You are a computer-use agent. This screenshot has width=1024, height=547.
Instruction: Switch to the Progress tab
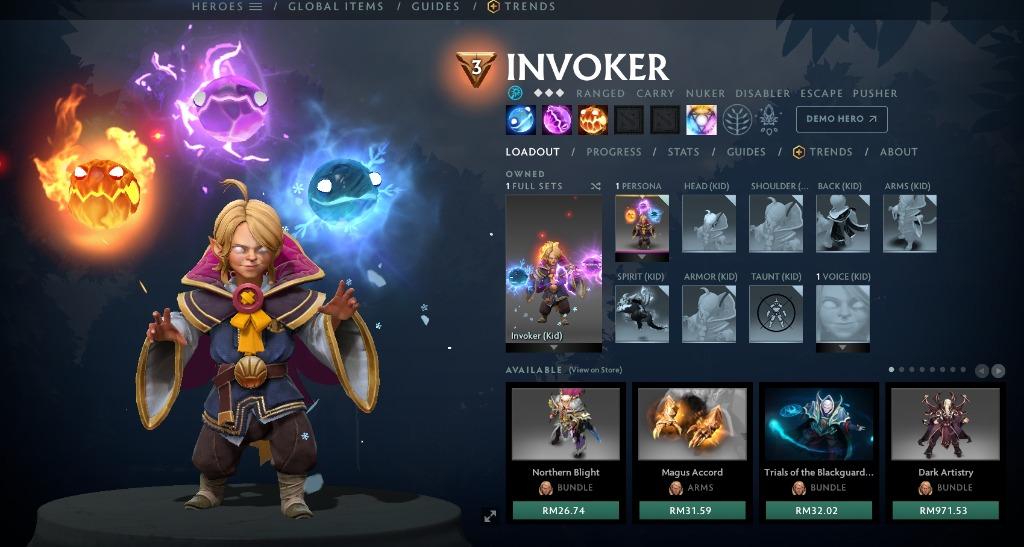[x=613, y=152]
